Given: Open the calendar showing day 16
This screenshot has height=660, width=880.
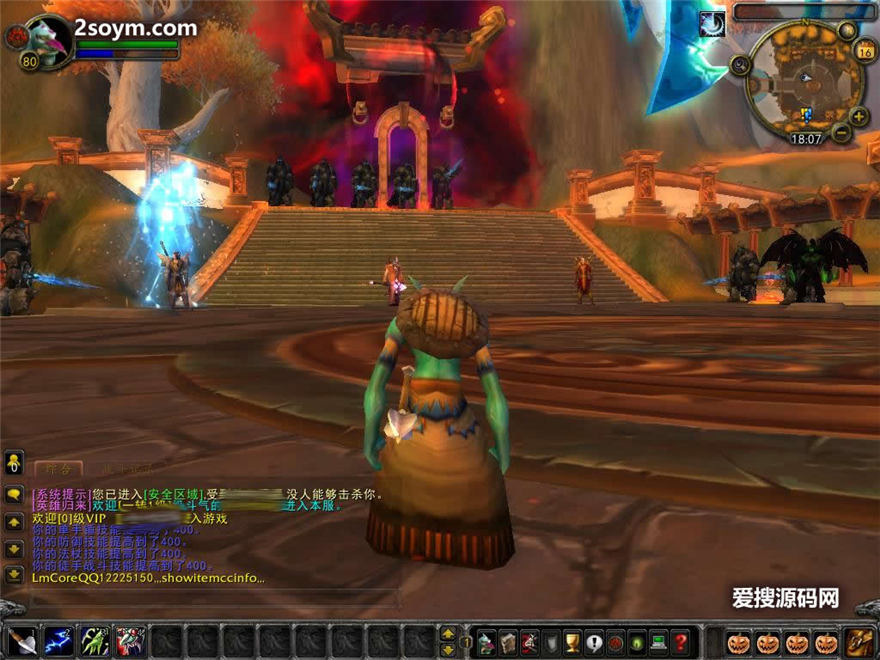Looking at the screenshot, I should [865, 50].
